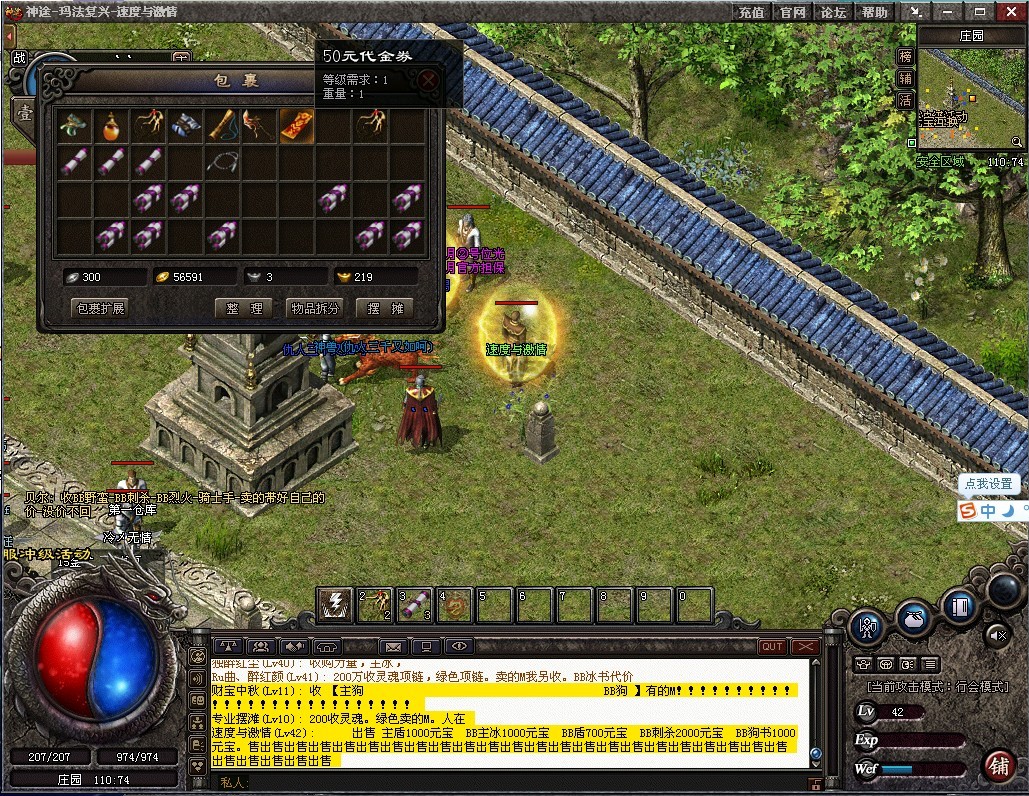Use the scroll in hotbar slot 3
Image resolution: width=1029 pixels, height=796 pixels.
[x=415, y=605]
